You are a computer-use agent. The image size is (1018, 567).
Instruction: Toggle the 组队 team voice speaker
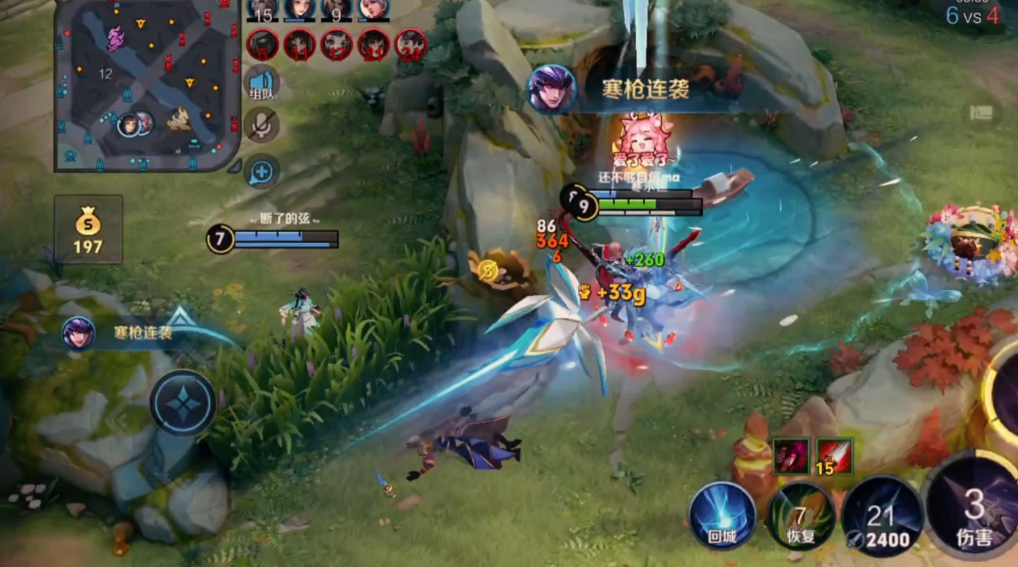[x=262, y=83]
